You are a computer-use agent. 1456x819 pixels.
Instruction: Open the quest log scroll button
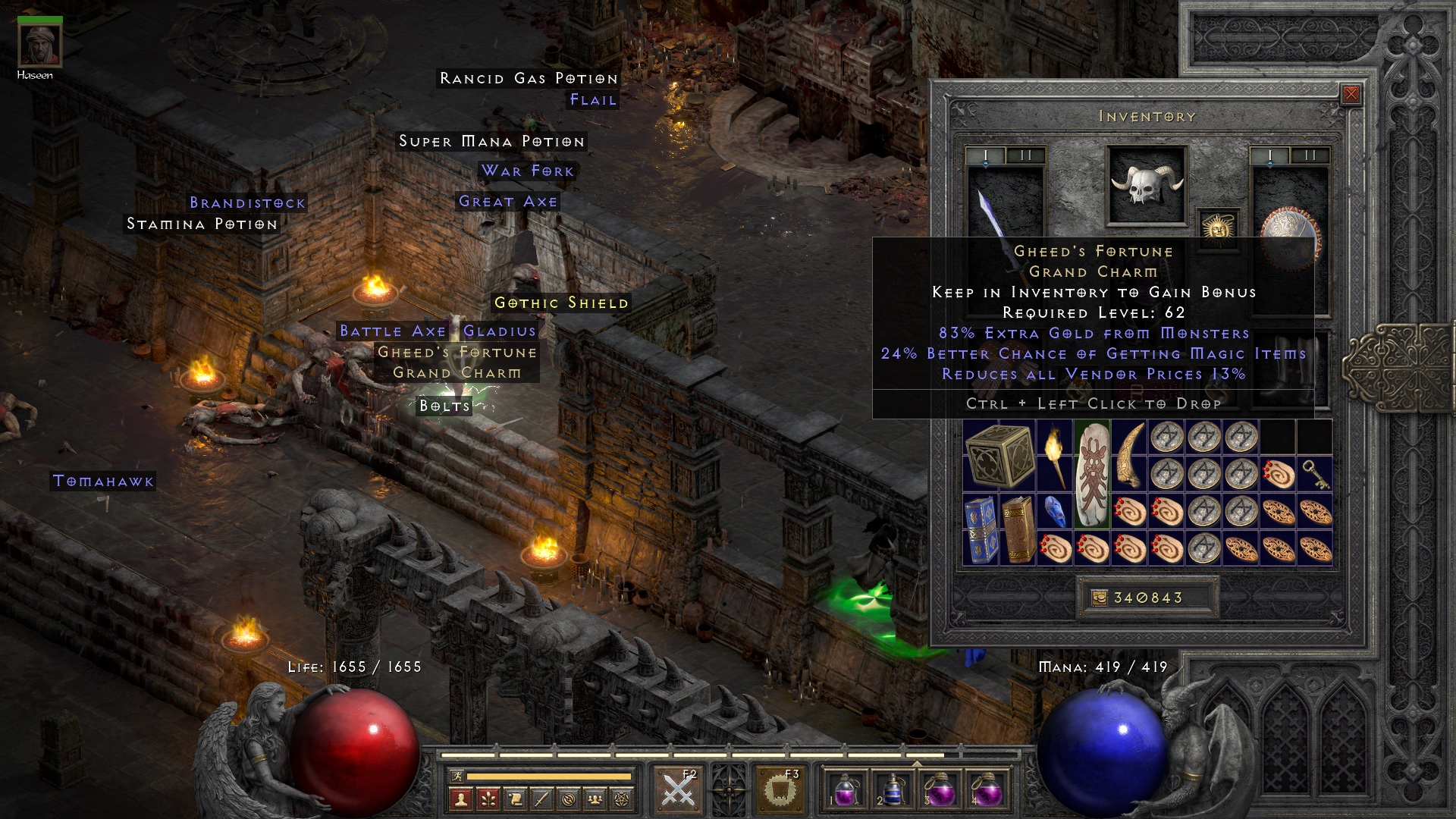[515, 798]
